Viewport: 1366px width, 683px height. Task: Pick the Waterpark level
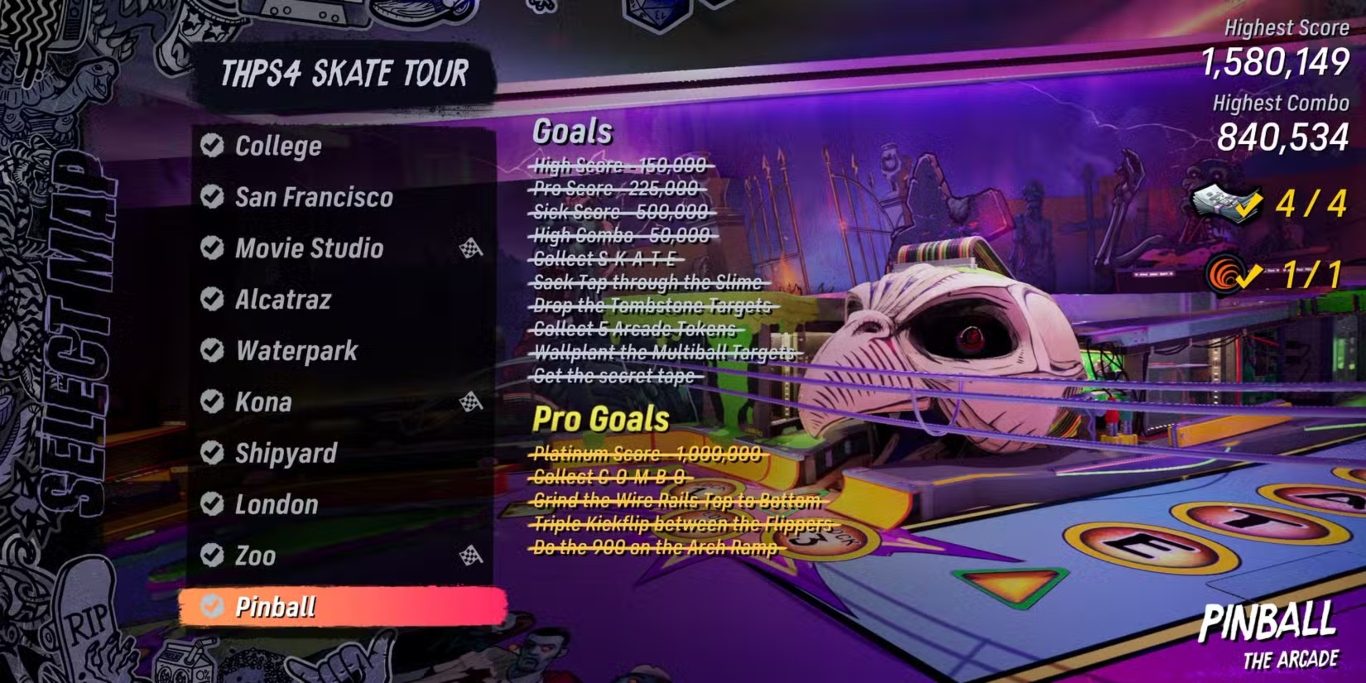(x=296, y=351)
